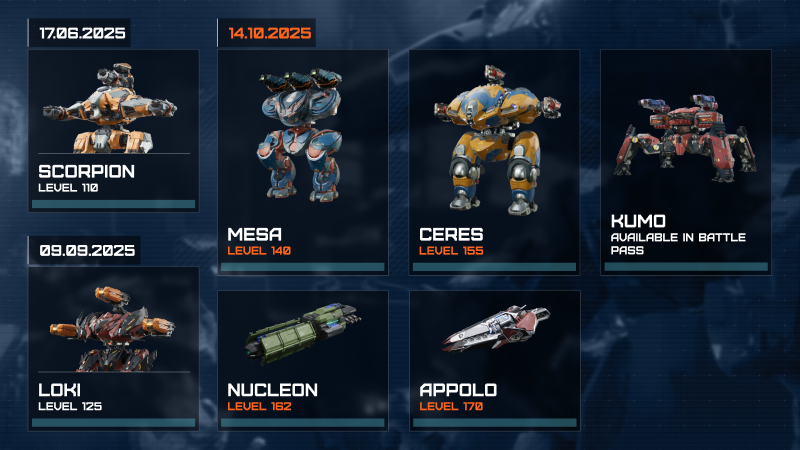Switch to the 14.10.2025 date tab
The width and height of the screenshot is (800, 450).
point(270,32)
